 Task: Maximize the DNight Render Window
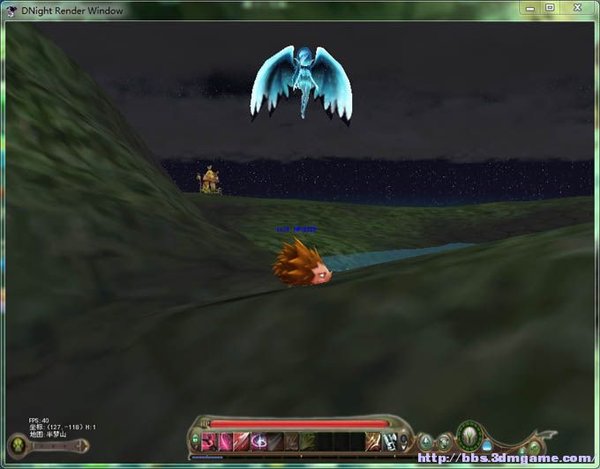(550, 8)
